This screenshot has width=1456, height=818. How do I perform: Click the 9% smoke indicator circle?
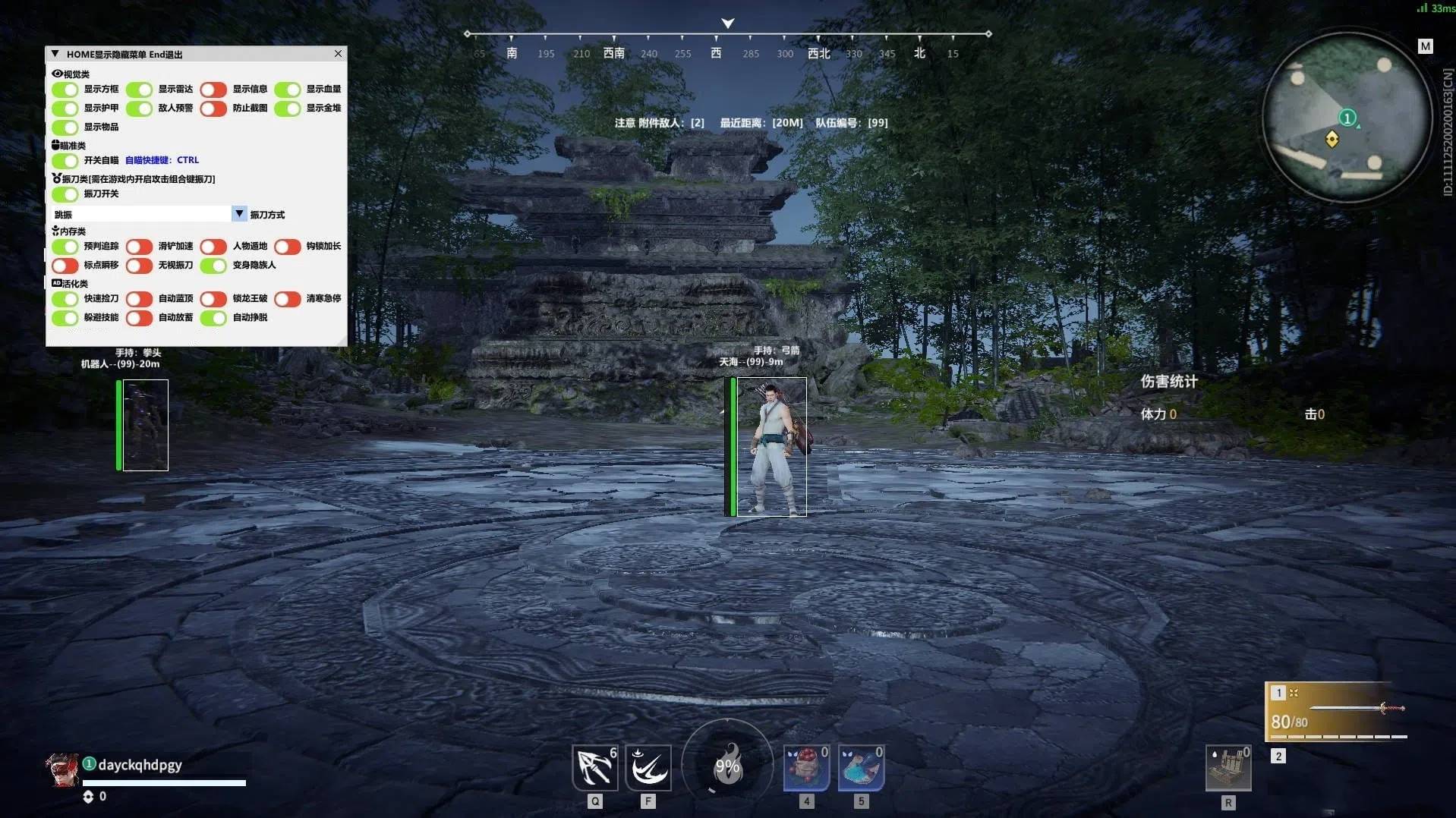click(728, 766)
